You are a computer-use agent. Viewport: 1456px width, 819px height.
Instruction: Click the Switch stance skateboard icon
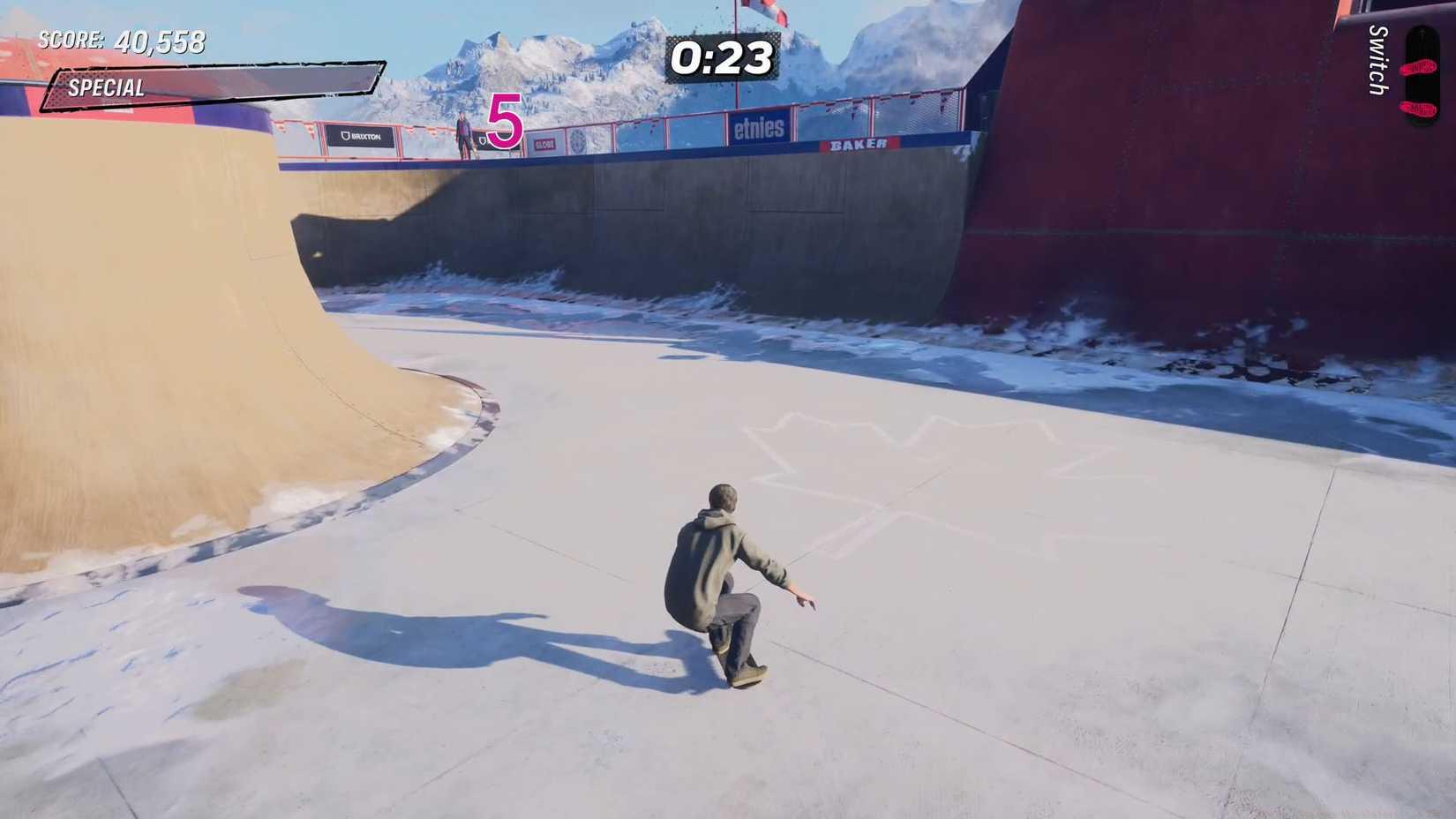tap(1421, 79)
